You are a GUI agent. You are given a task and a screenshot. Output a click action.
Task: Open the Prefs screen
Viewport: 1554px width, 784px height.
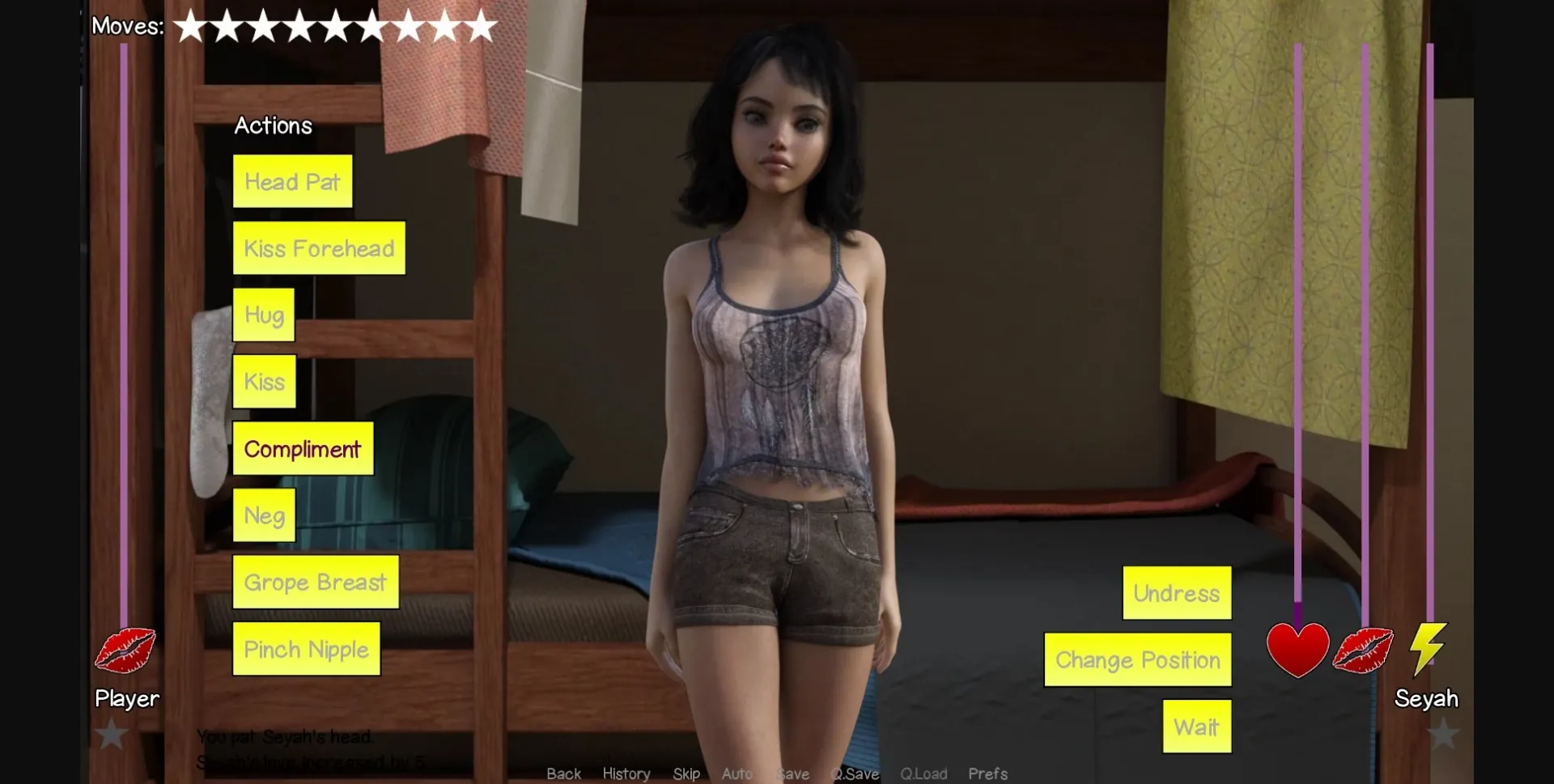pos(987,773)
